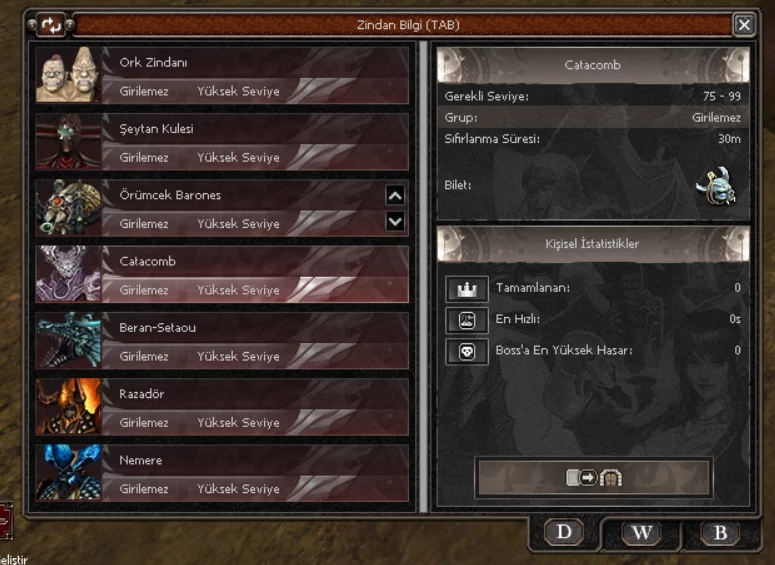775x565 pixels.
Task: Show the Beran-Setaou dungeon info
Action: coord(222,339)
